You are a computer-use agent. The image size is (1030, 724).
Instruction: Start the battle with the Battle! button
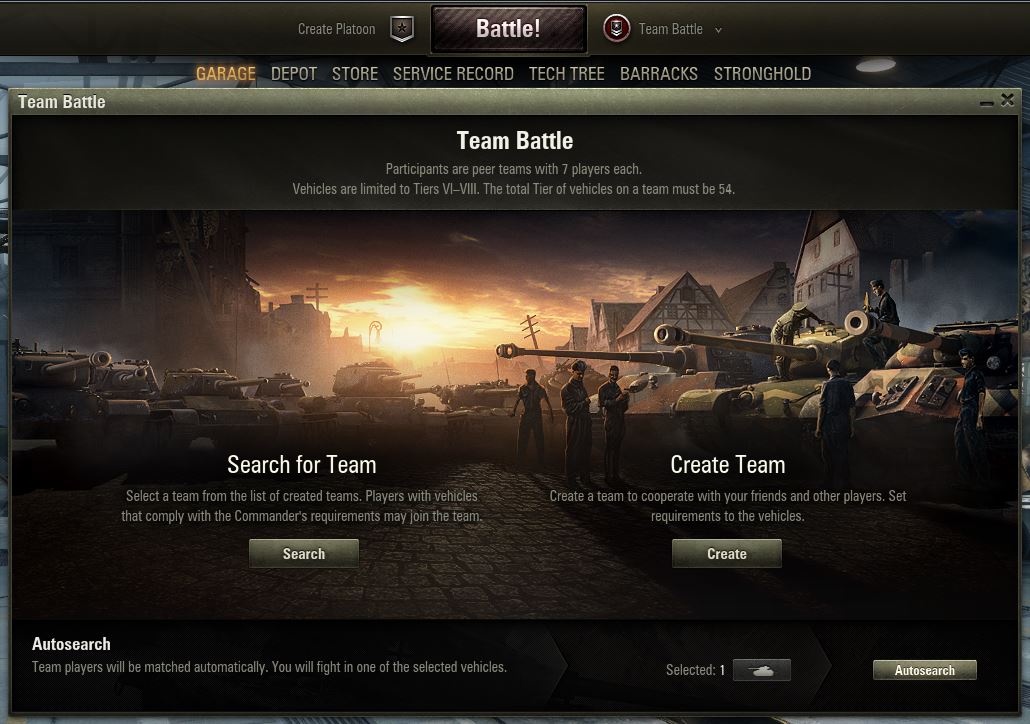pos(508,29)
